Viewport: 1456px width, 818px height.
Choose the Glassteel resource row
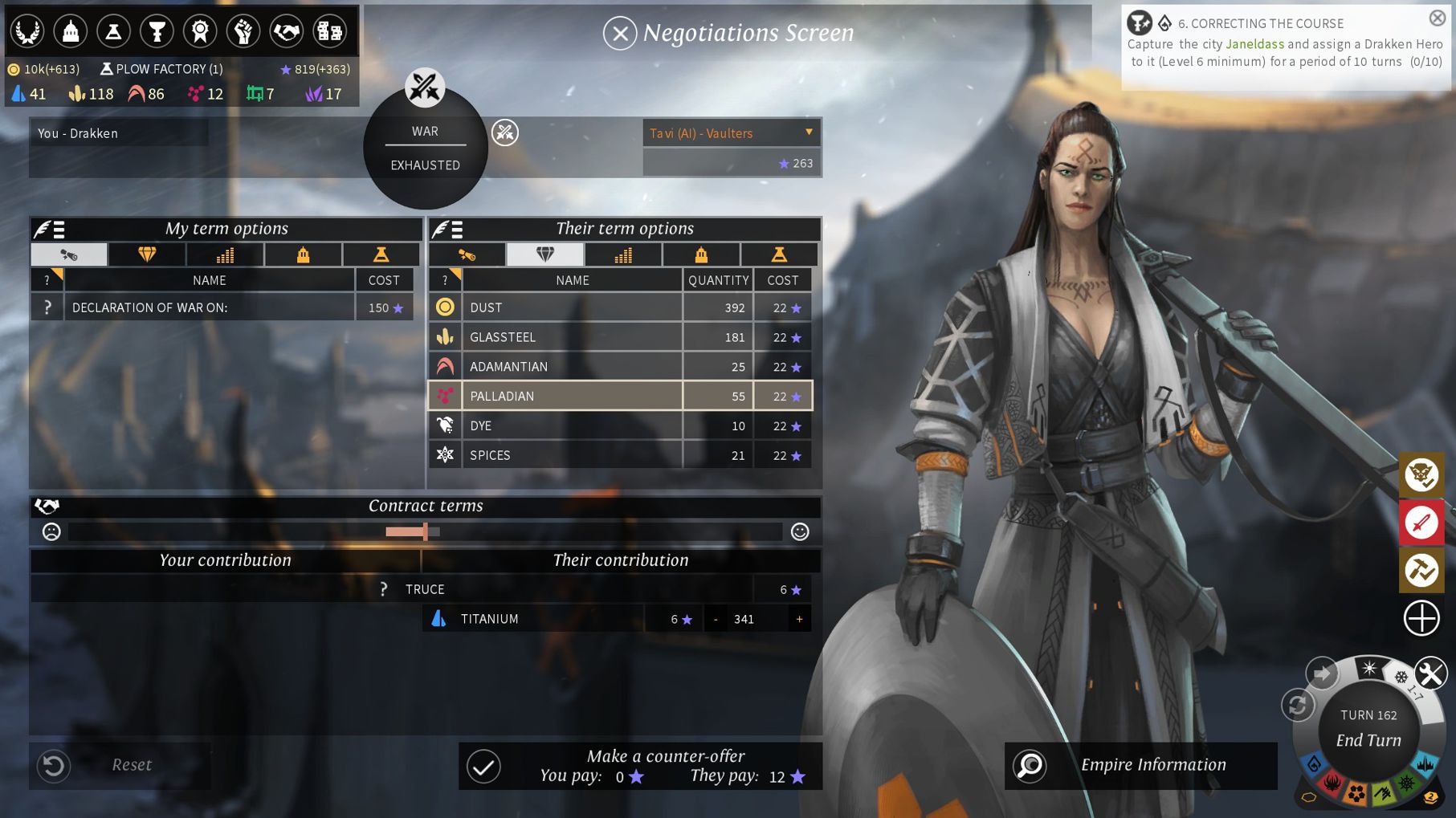point(572,337)
